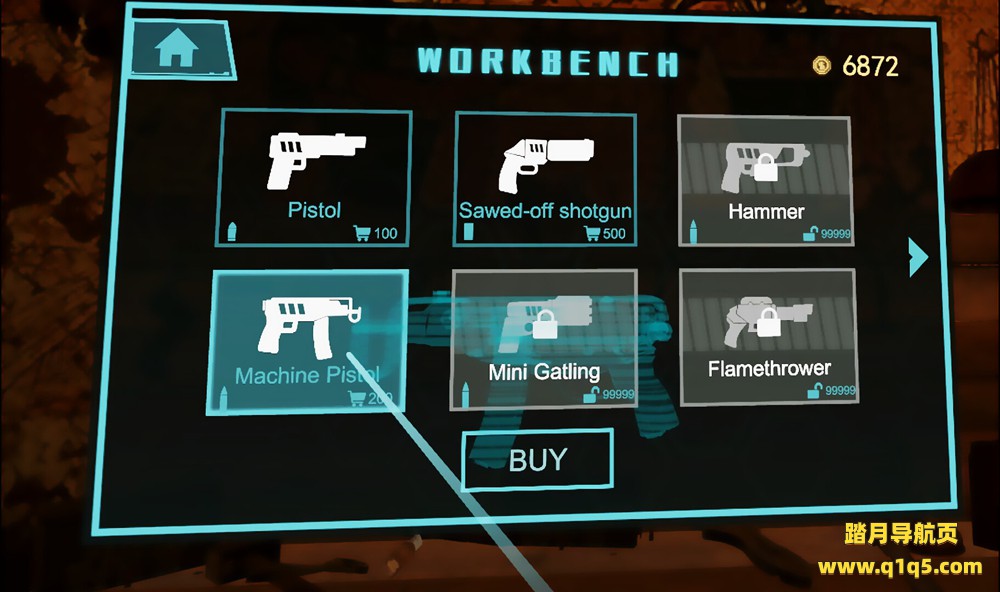Click the BUY button
Image resolution: width=1000 pixels, height=592 pixels.
538,460
